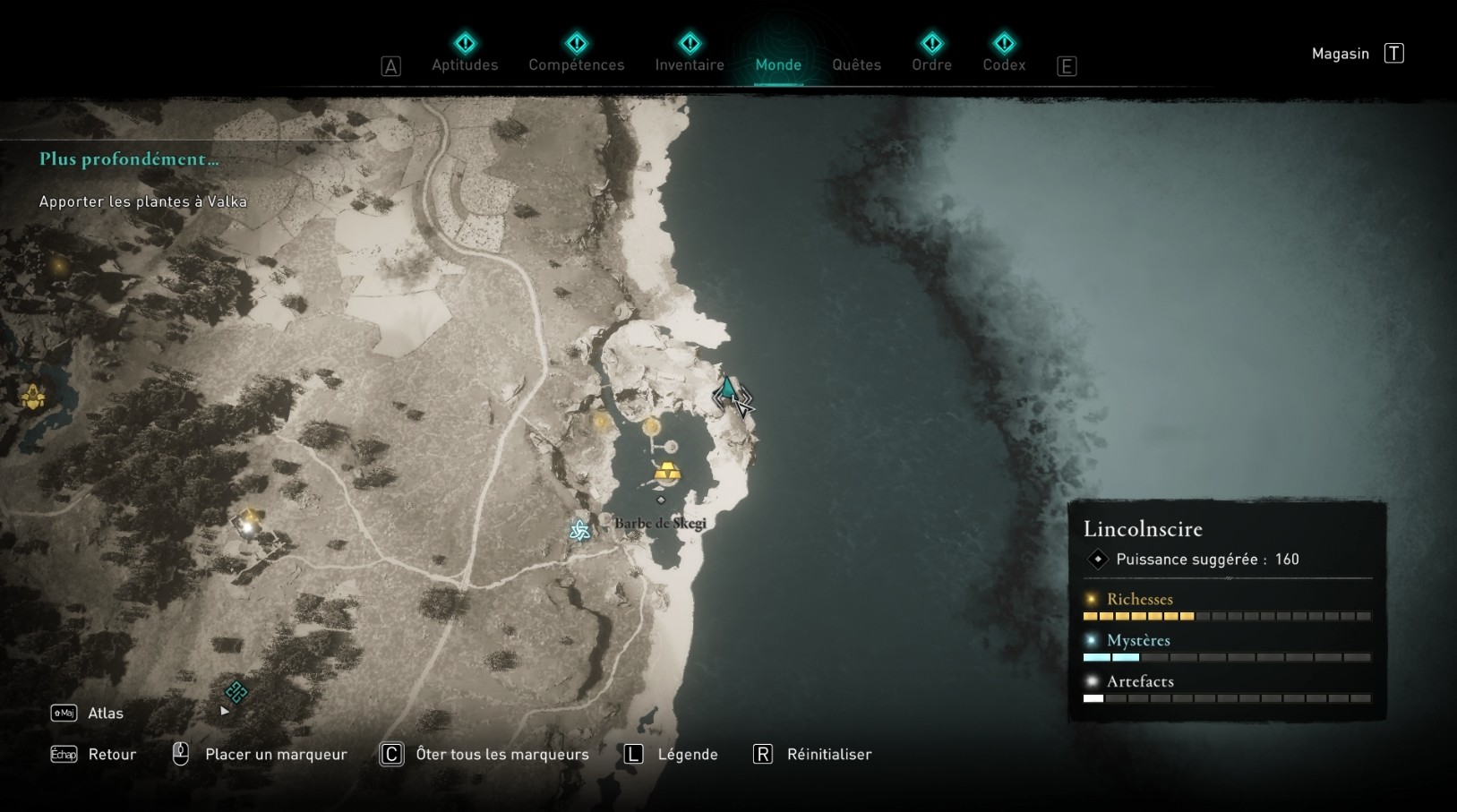Select the gold ingot wealth marker
1457x812 pixels.
667,472
